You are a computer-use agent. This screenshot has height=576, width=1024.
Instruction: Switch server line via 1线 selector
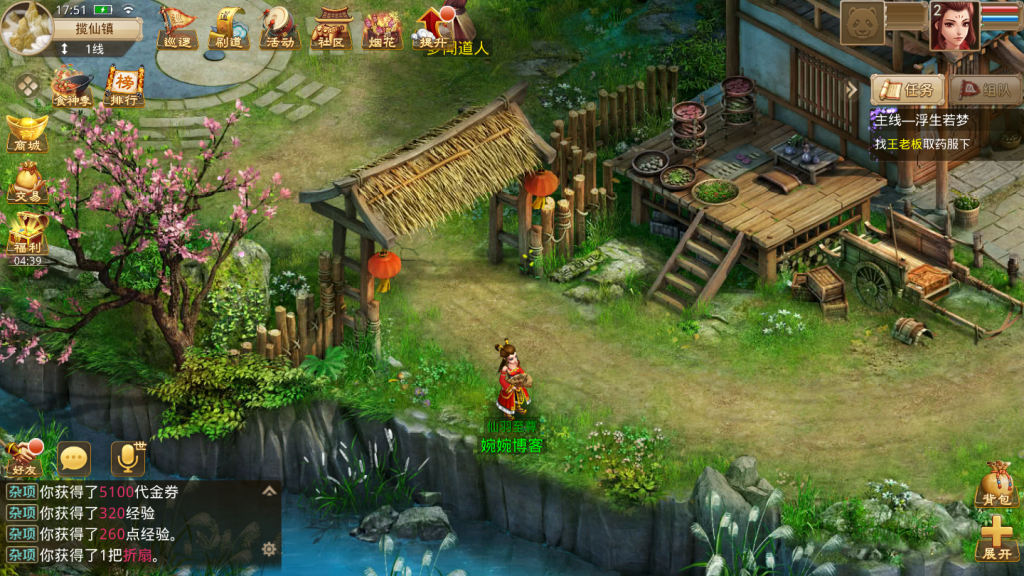click(x=94, y=48)
